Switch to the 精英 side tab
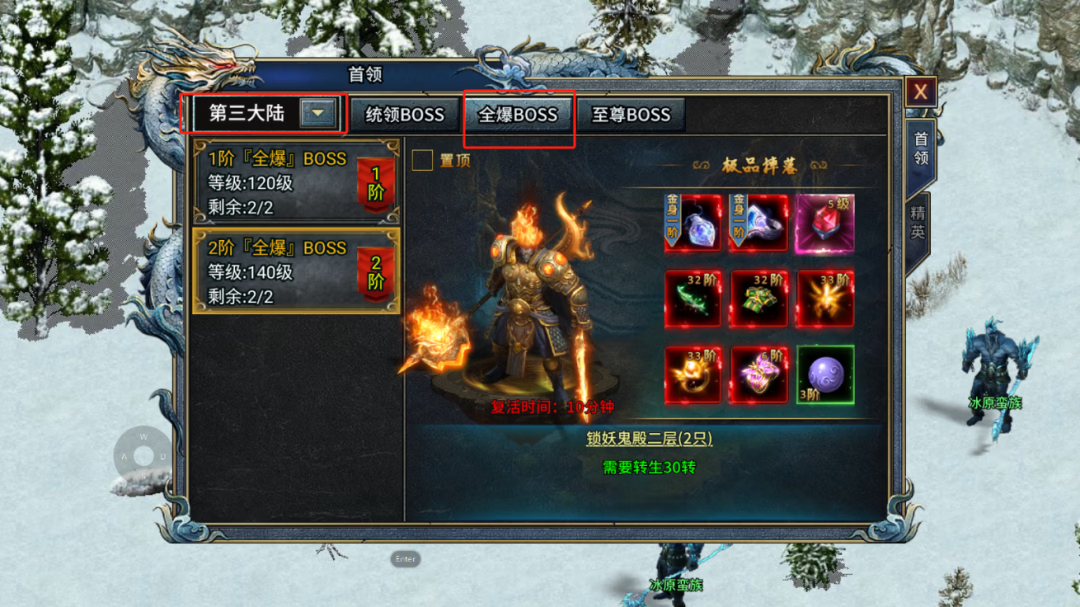Screen dimensions: 1080x607 click(x=918, y=222)
